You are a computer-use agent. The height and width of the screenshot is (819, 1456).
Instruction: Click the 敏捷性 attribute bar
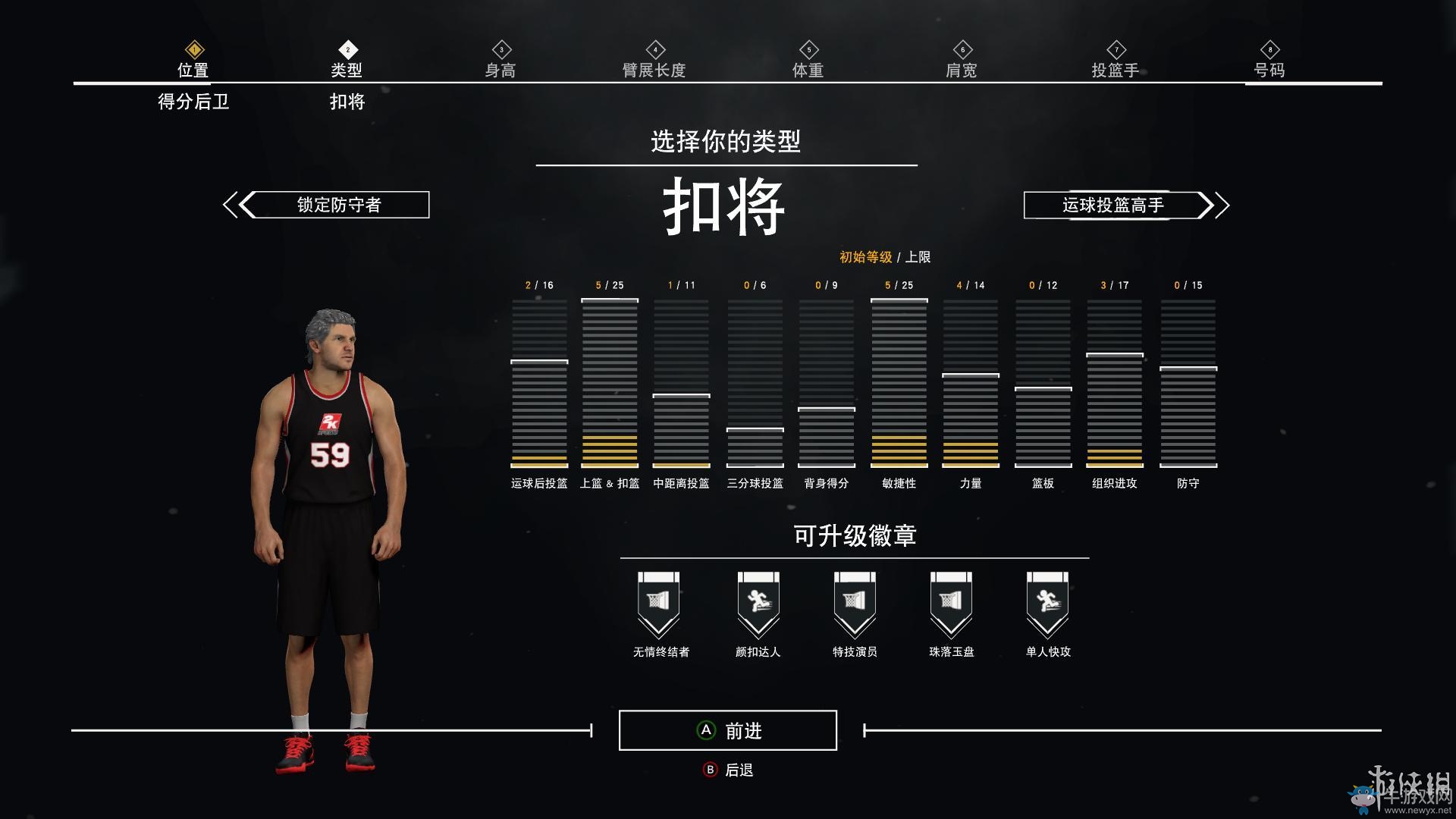899,383
